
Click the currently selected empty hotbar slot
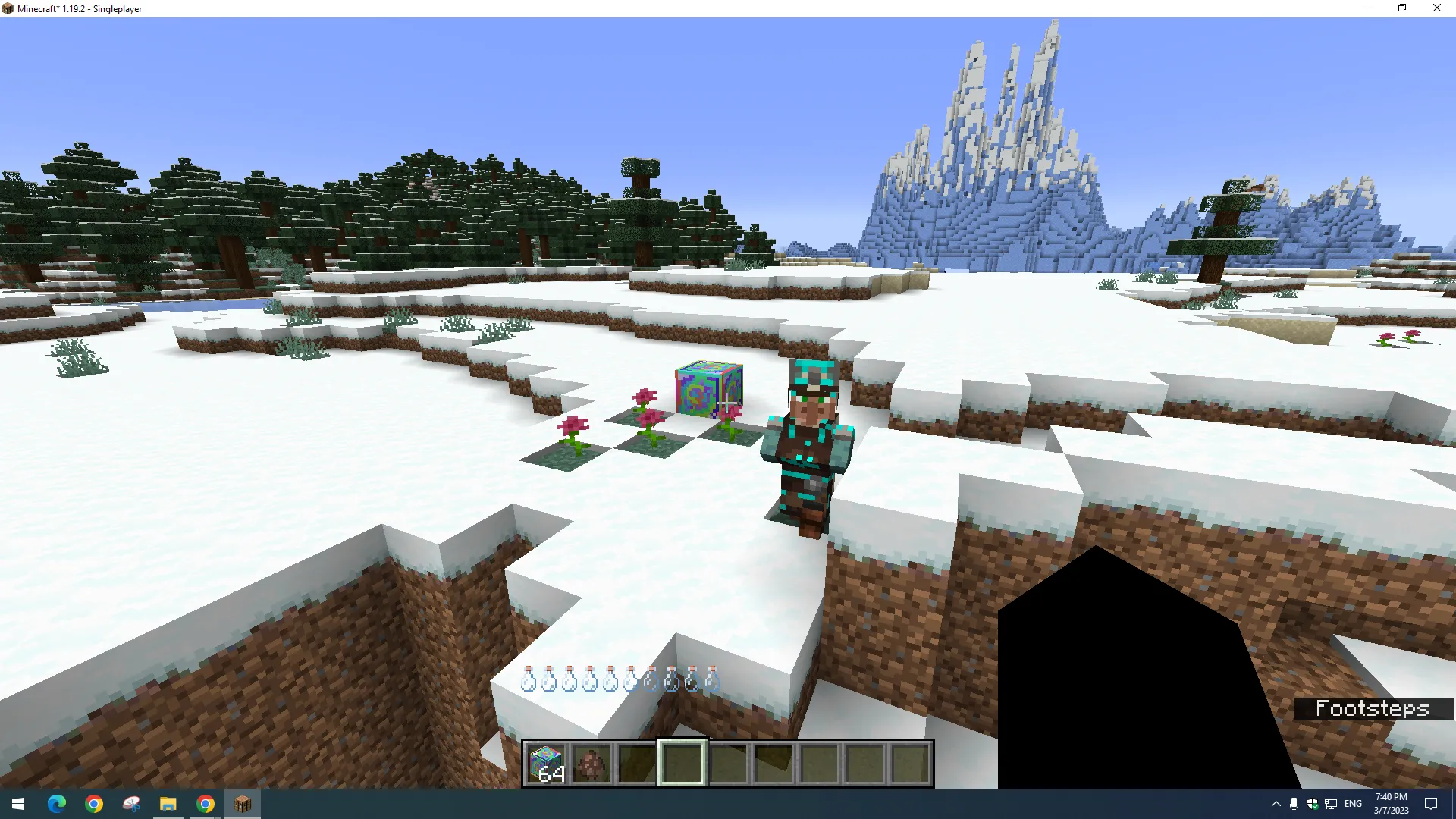coord(682,762)
